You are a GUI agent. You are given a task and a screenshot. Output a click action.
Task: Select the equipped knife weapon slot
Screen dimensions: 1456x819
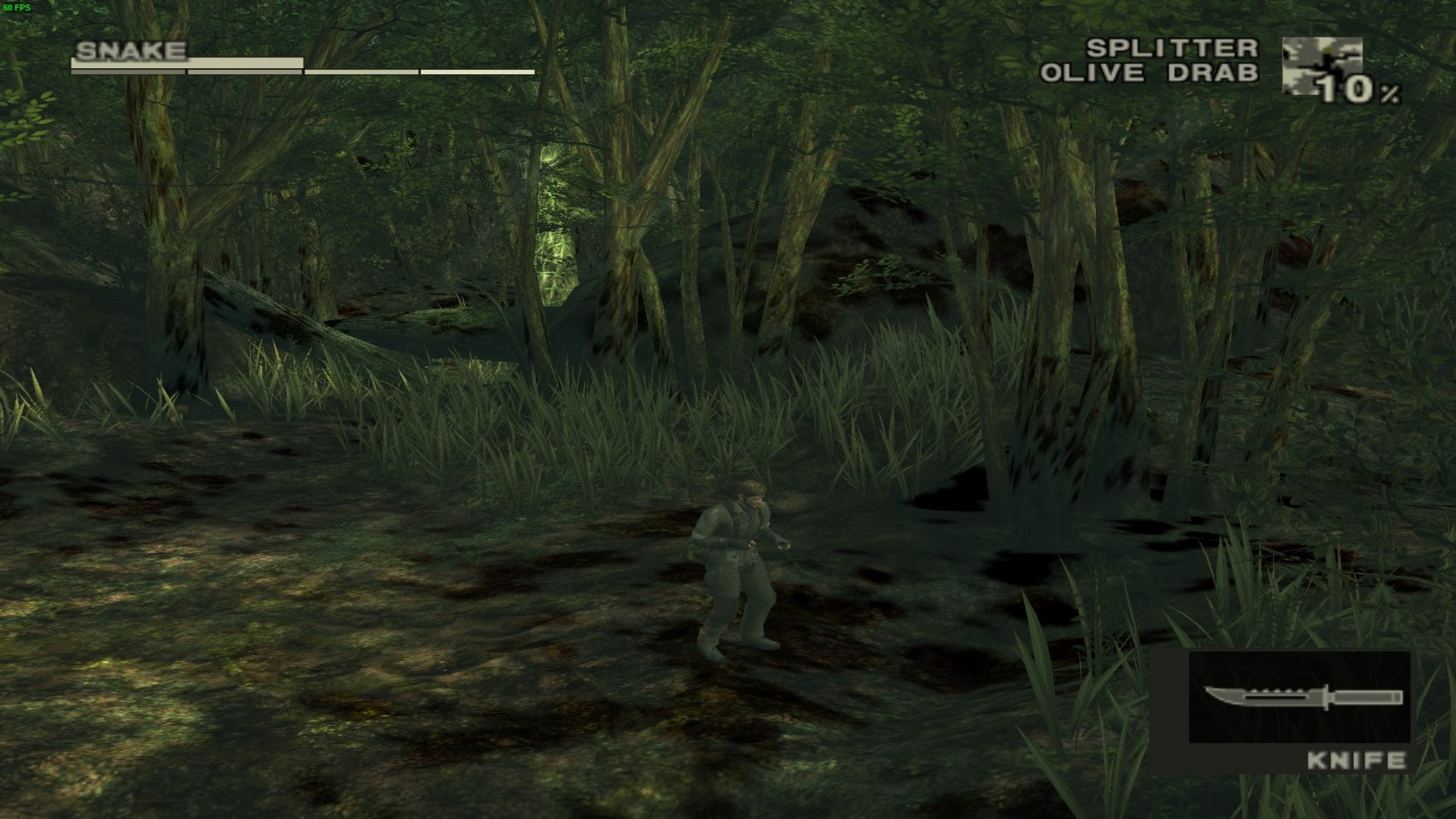point(1298,697)
